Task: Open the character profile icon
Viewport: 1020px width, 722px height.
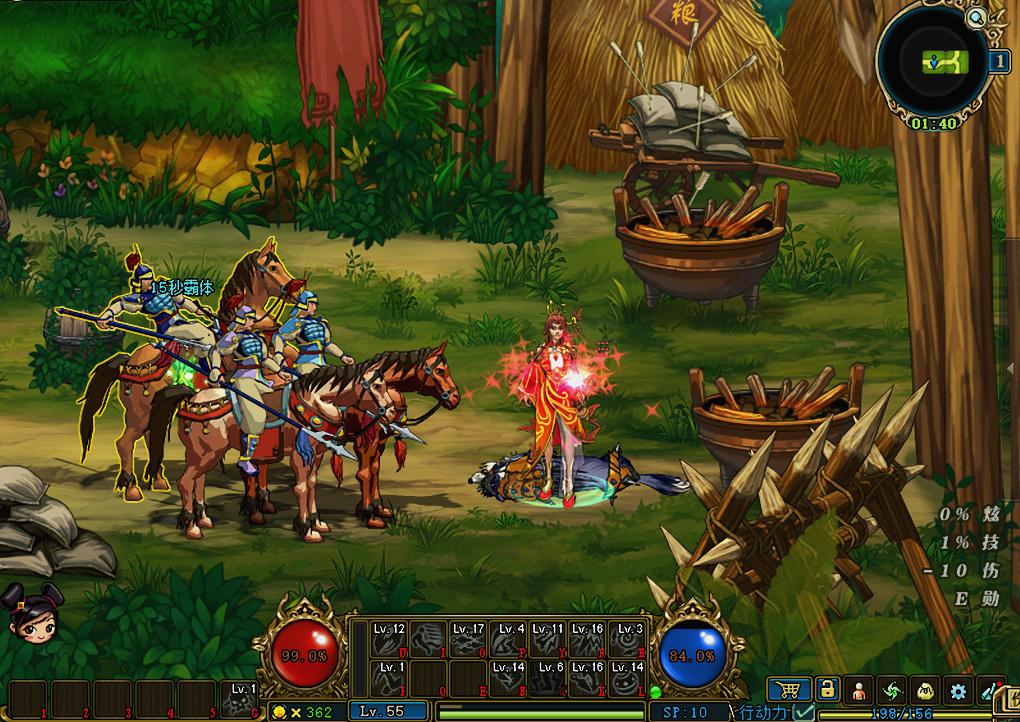Action: click(859, 689)
